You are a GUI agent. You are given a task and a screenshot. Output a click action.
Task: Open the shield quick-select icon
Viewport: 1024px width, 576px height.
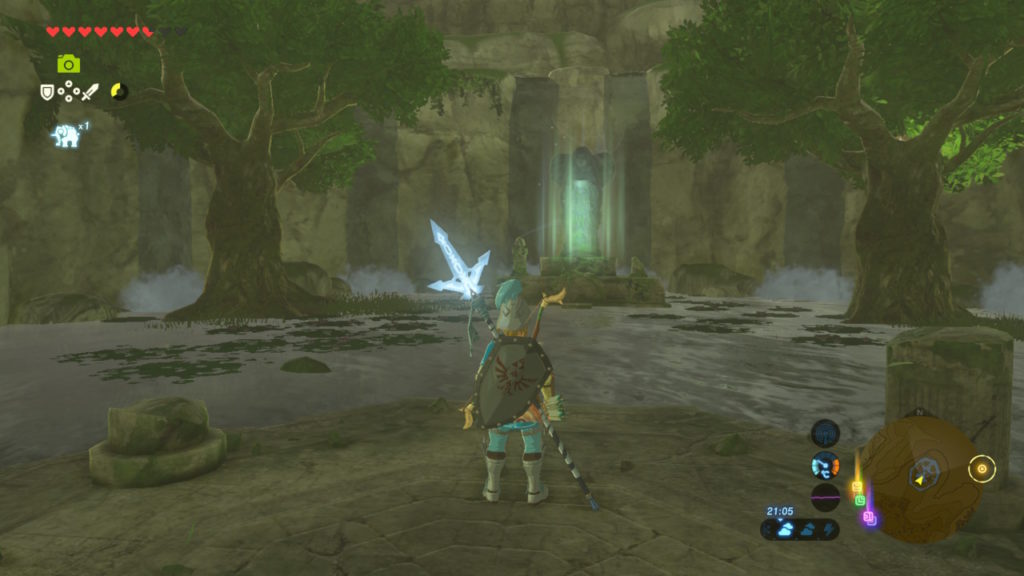pos(47,92)
